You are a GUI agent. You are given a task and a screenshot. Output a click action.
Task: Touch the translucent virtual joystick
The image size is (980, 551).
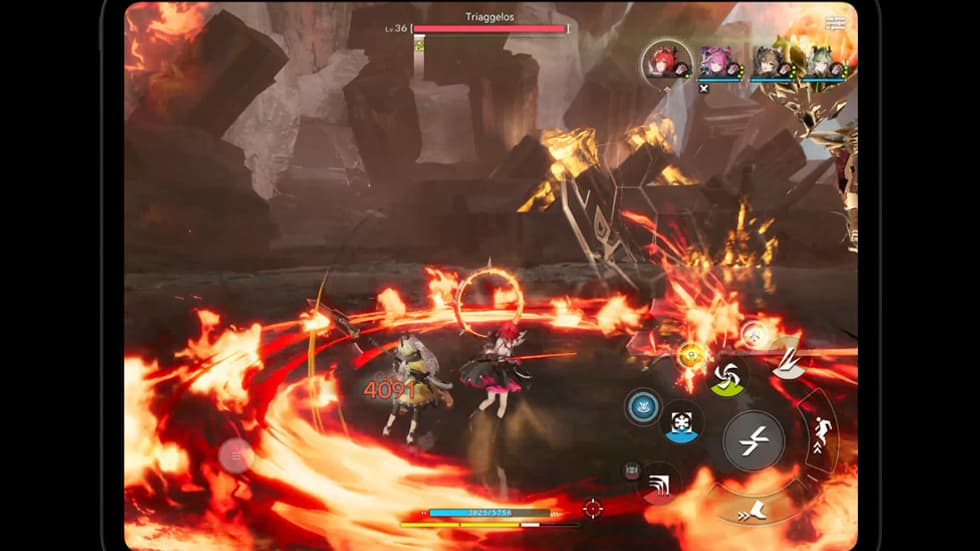tap(237, 456)
